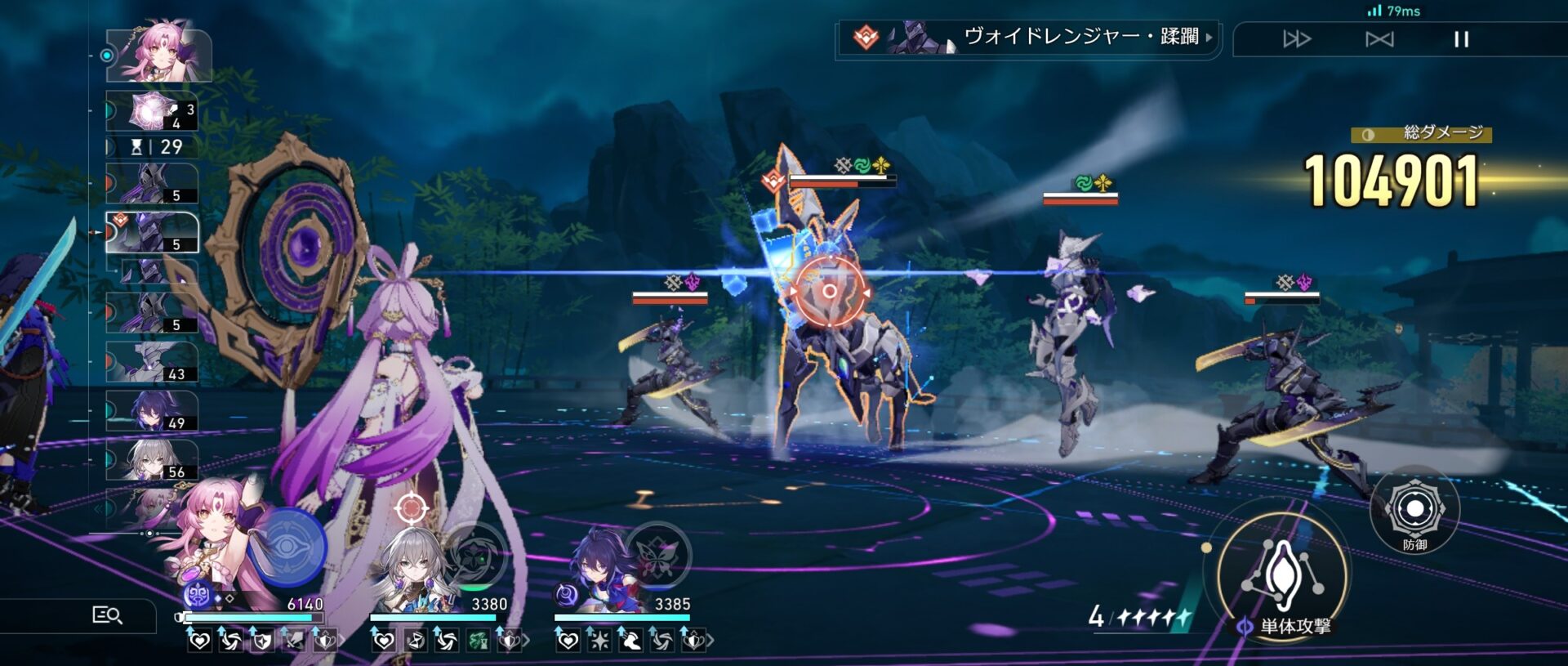Screen dimensions: 1568x666
Task: Toggle the double-speed battle button
Action: 1297,39
